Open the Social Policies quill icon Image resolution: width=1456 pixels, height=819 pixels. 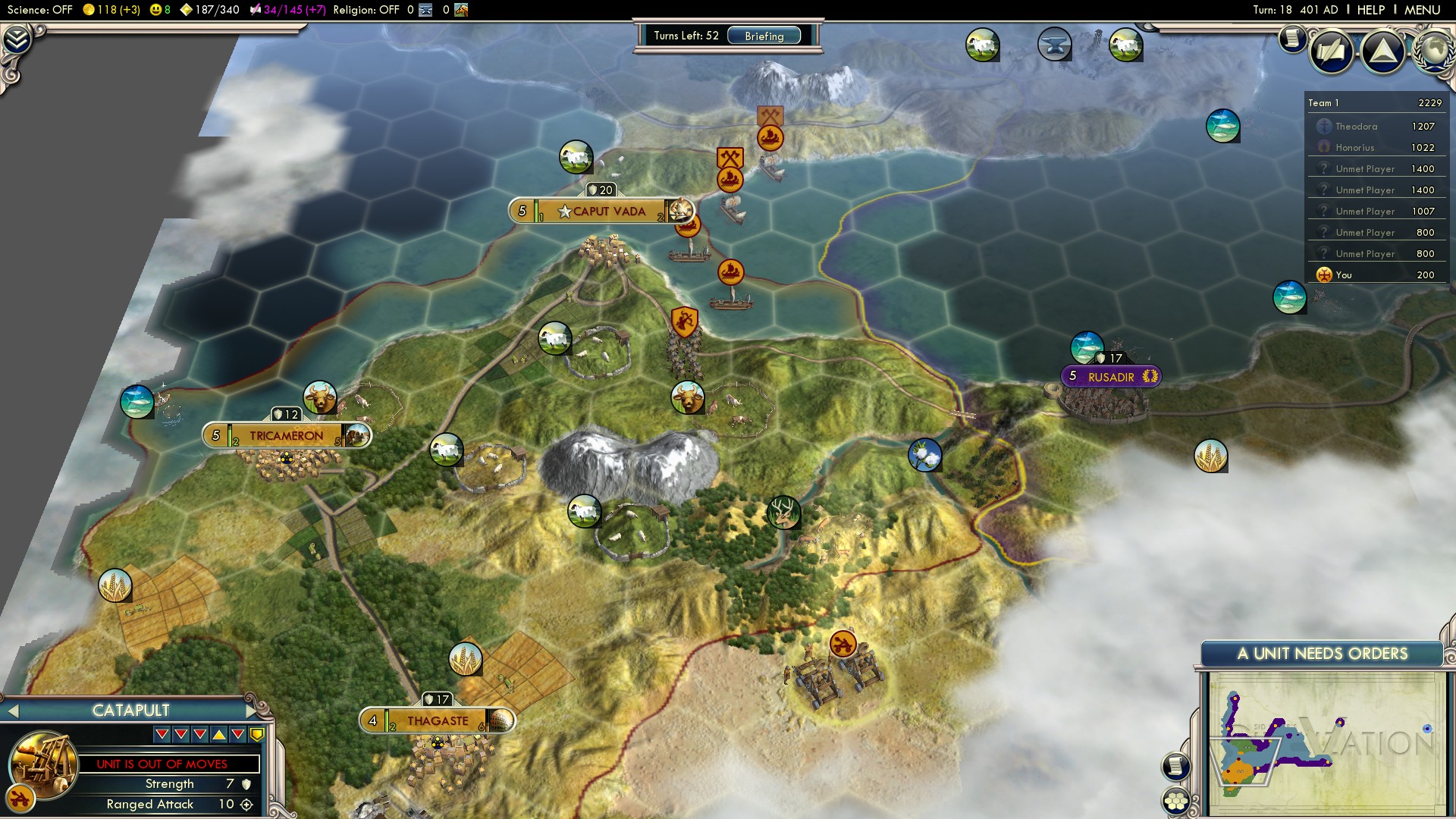click(x=1331, y=52)
